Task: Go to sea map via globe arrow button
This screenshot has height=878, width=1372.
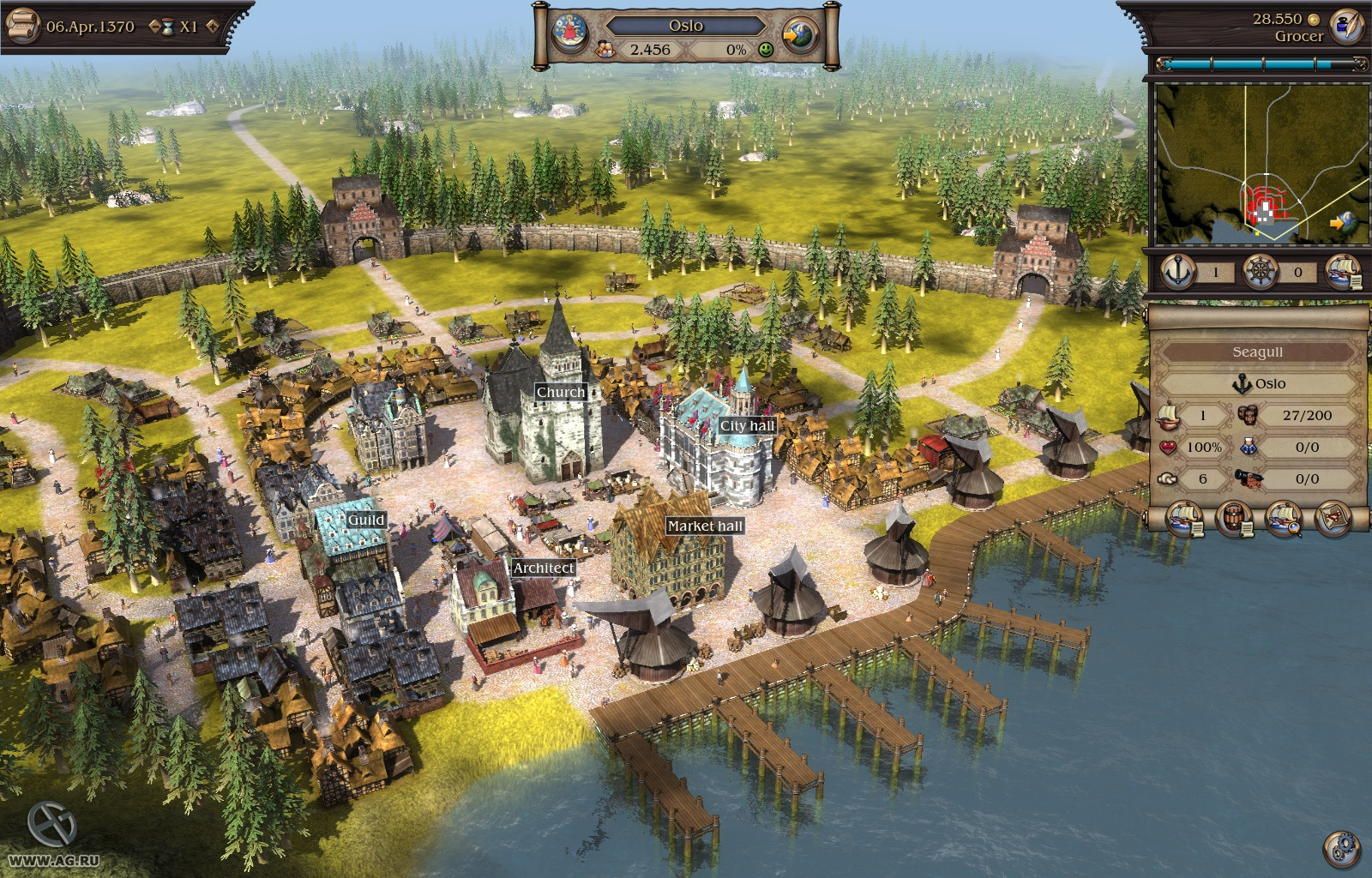Action: click(801, 36)
